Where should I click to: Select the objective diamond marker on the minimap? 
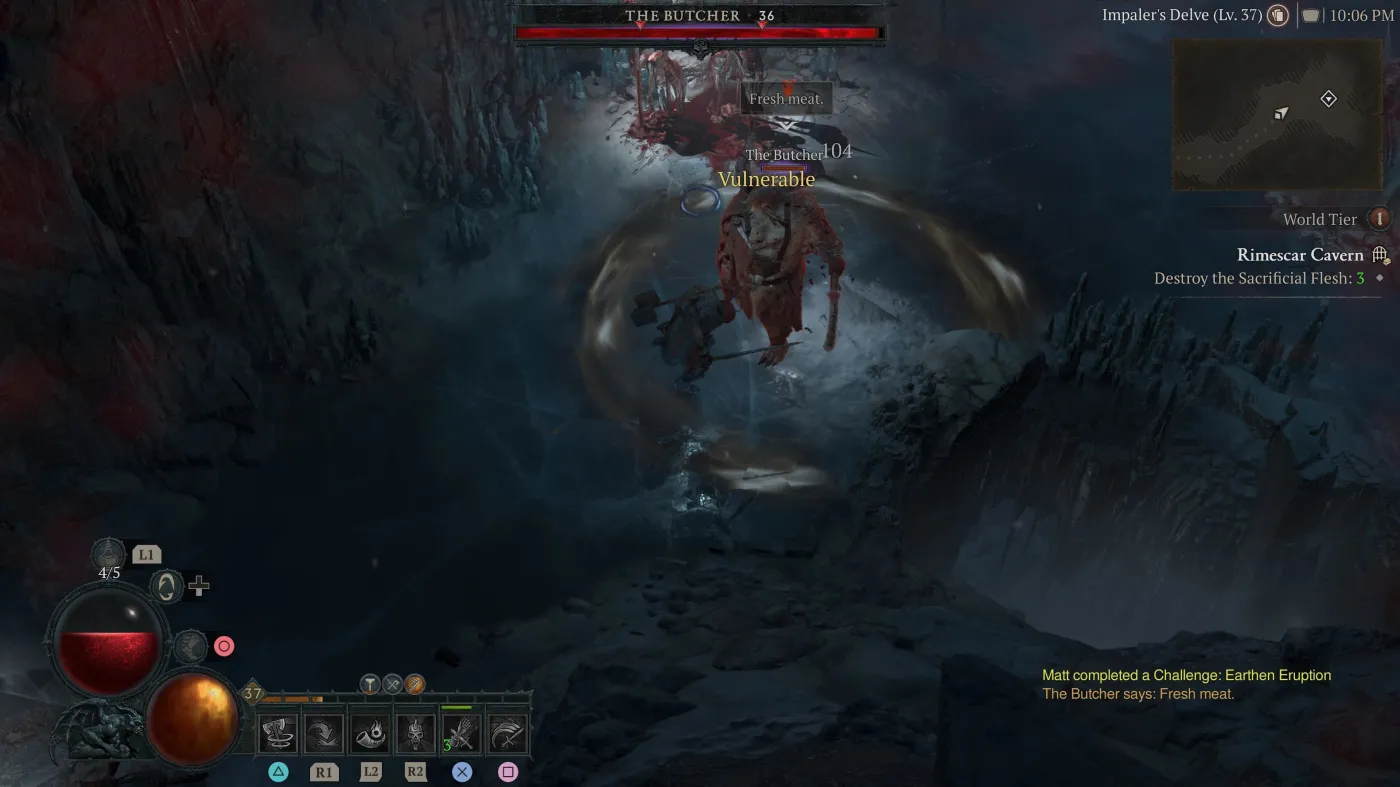1329,98
